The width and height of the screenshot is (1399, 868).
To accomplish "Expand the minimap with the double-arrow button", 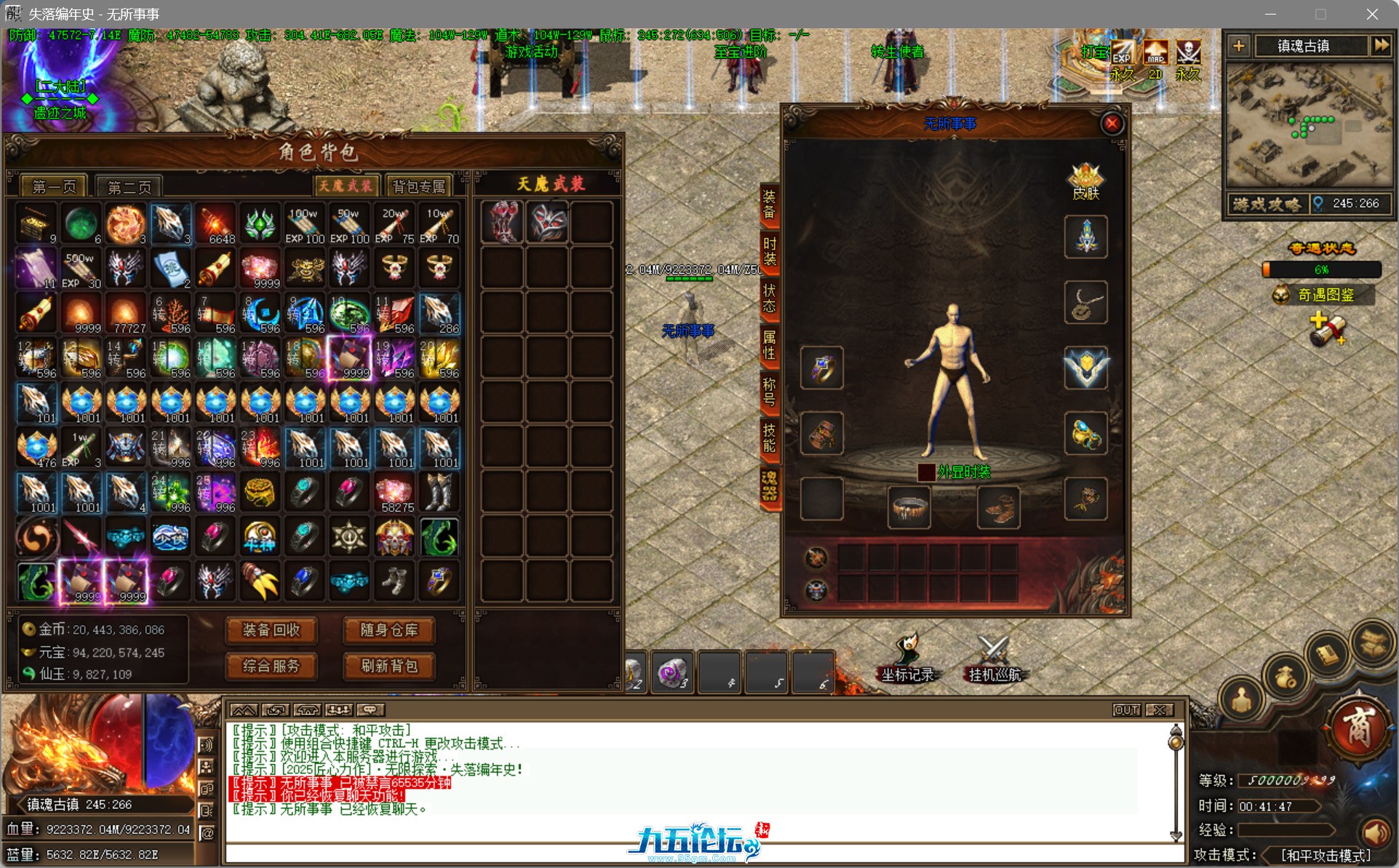I will [x=1382, y=45].
